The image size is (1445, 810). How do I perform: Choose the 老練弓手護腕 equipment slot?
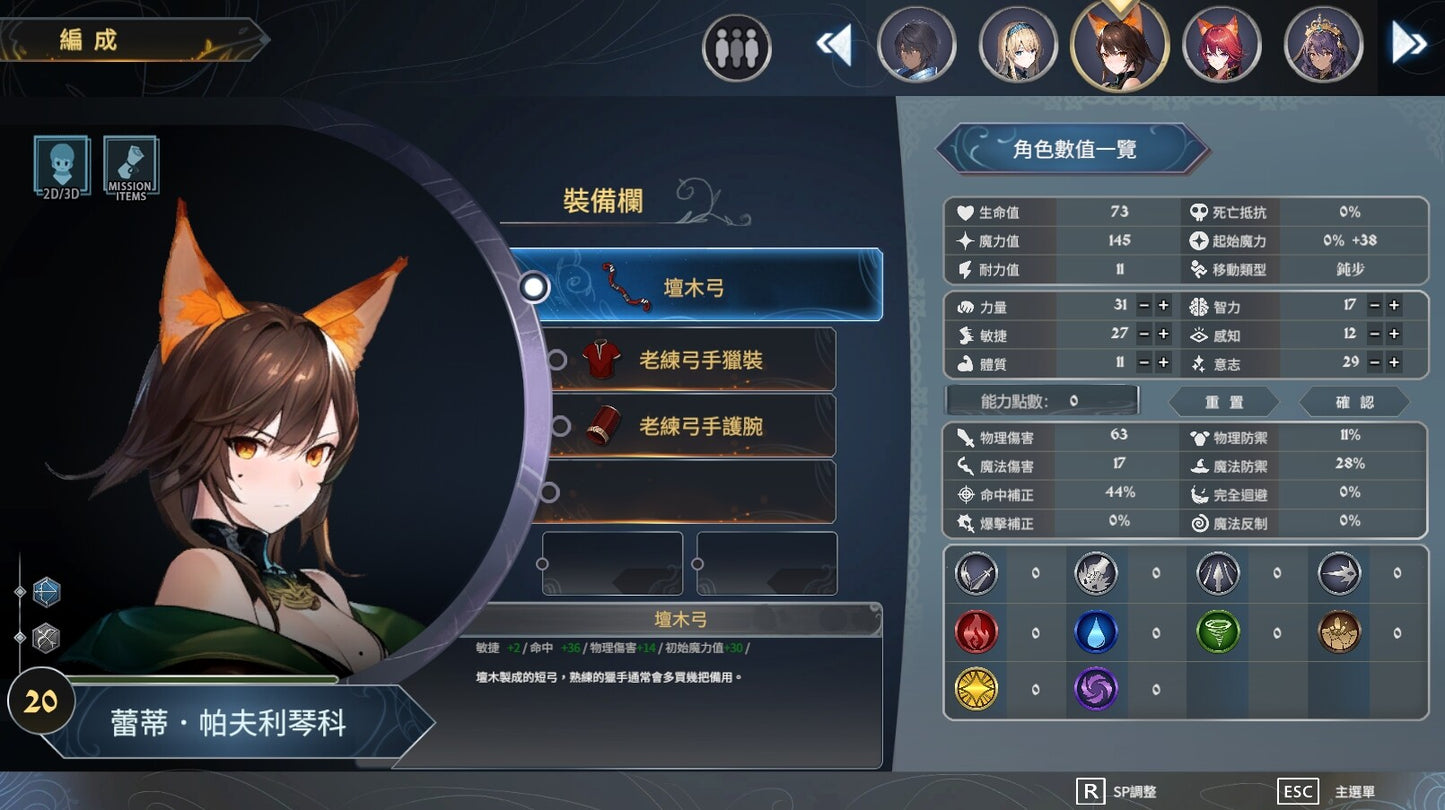[x=690, y=426]
